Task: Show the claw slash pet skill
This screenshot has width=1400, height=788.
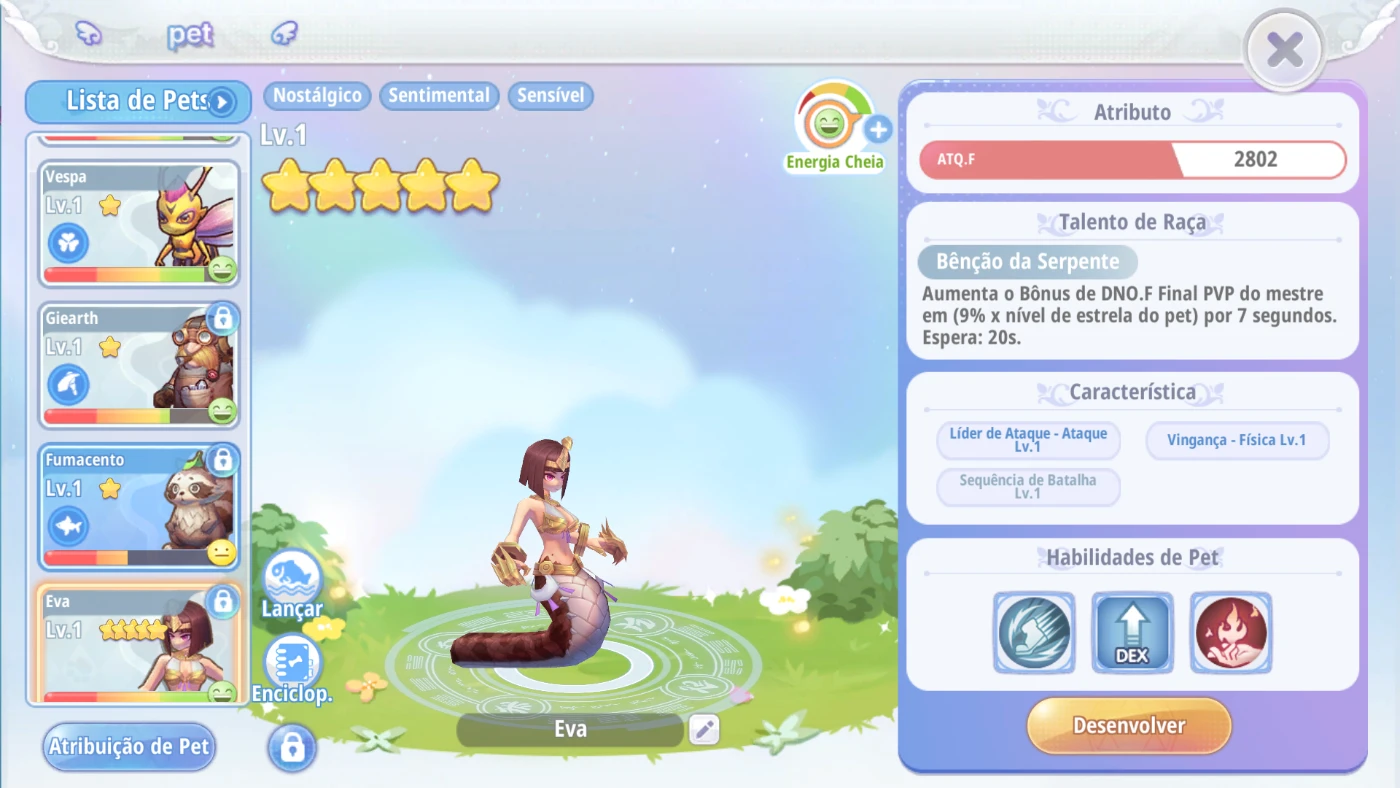Action: coord(1034,632)
